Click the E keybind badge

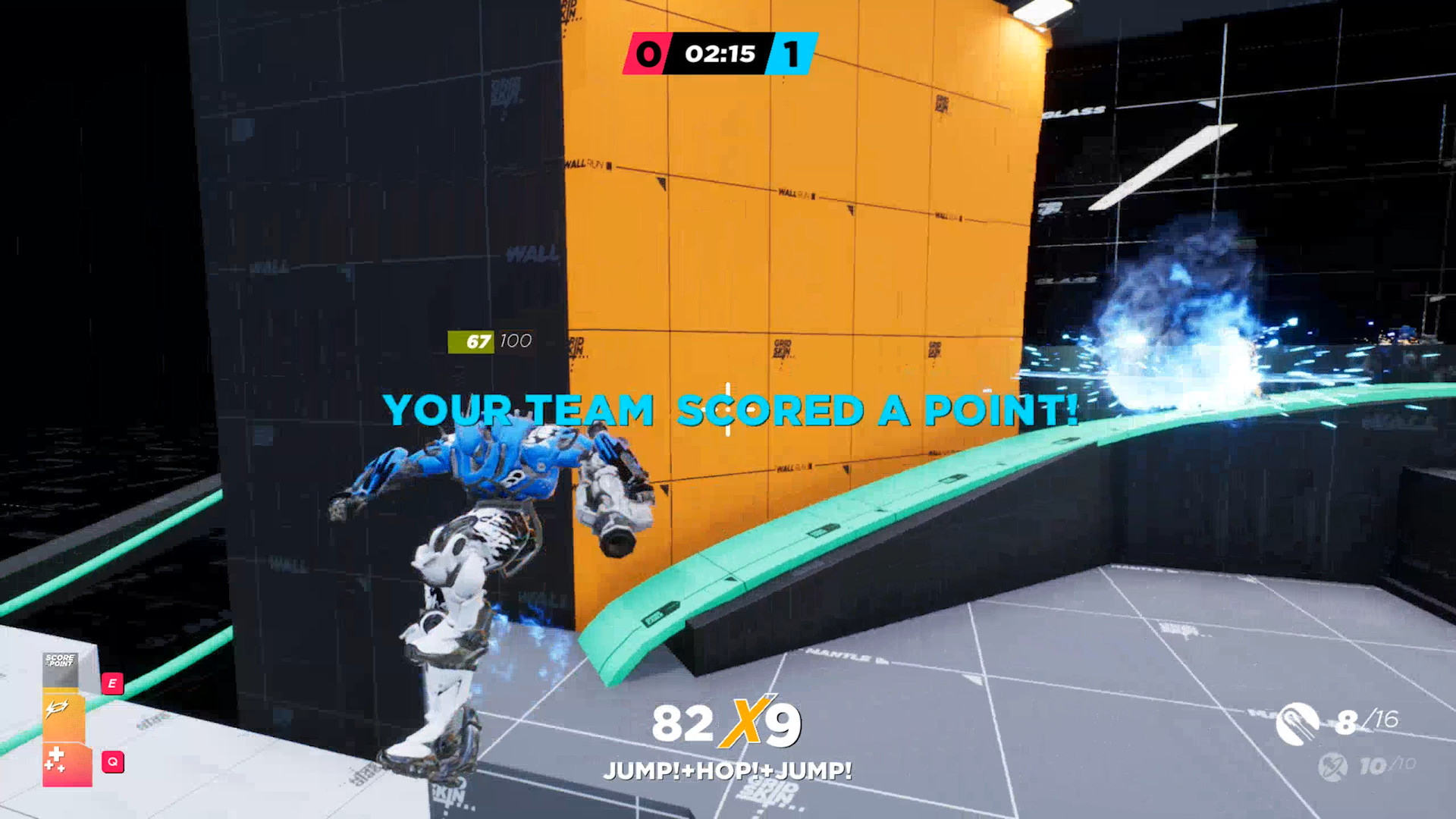113,683
